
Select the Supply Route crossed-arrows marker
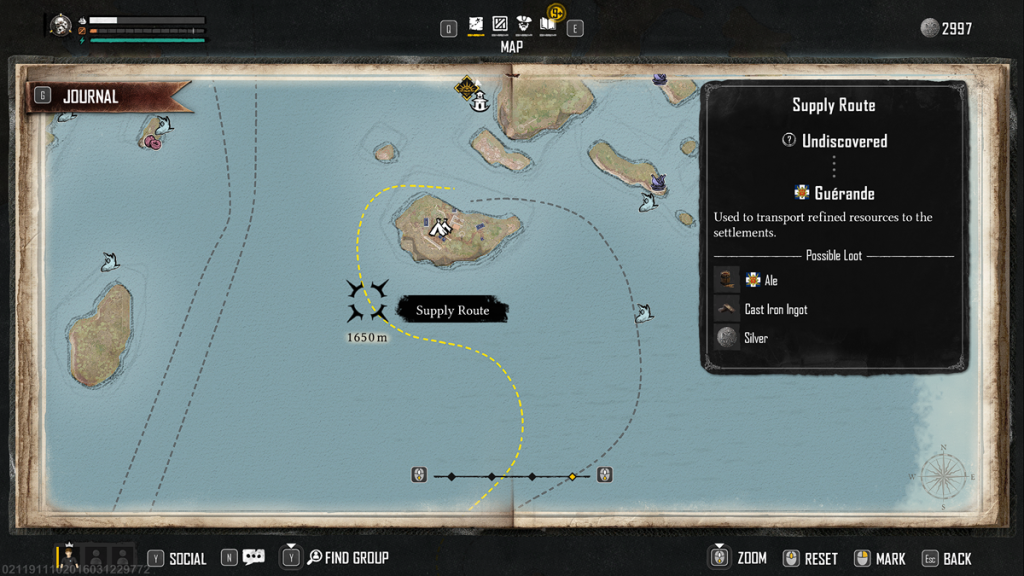[367, 301]
